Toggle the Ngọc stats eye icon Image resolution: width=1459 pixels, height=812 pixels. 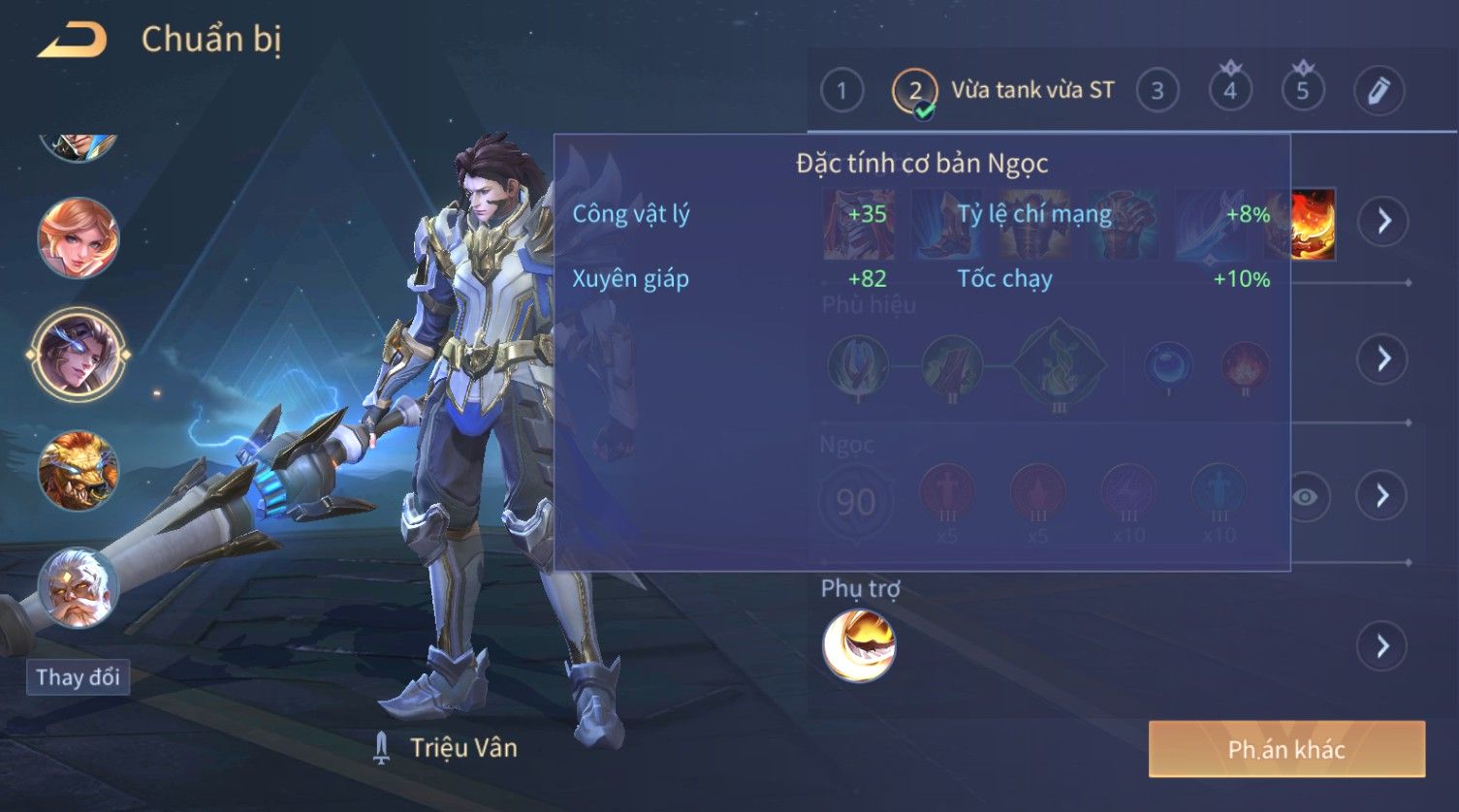tap(1306, 497)
